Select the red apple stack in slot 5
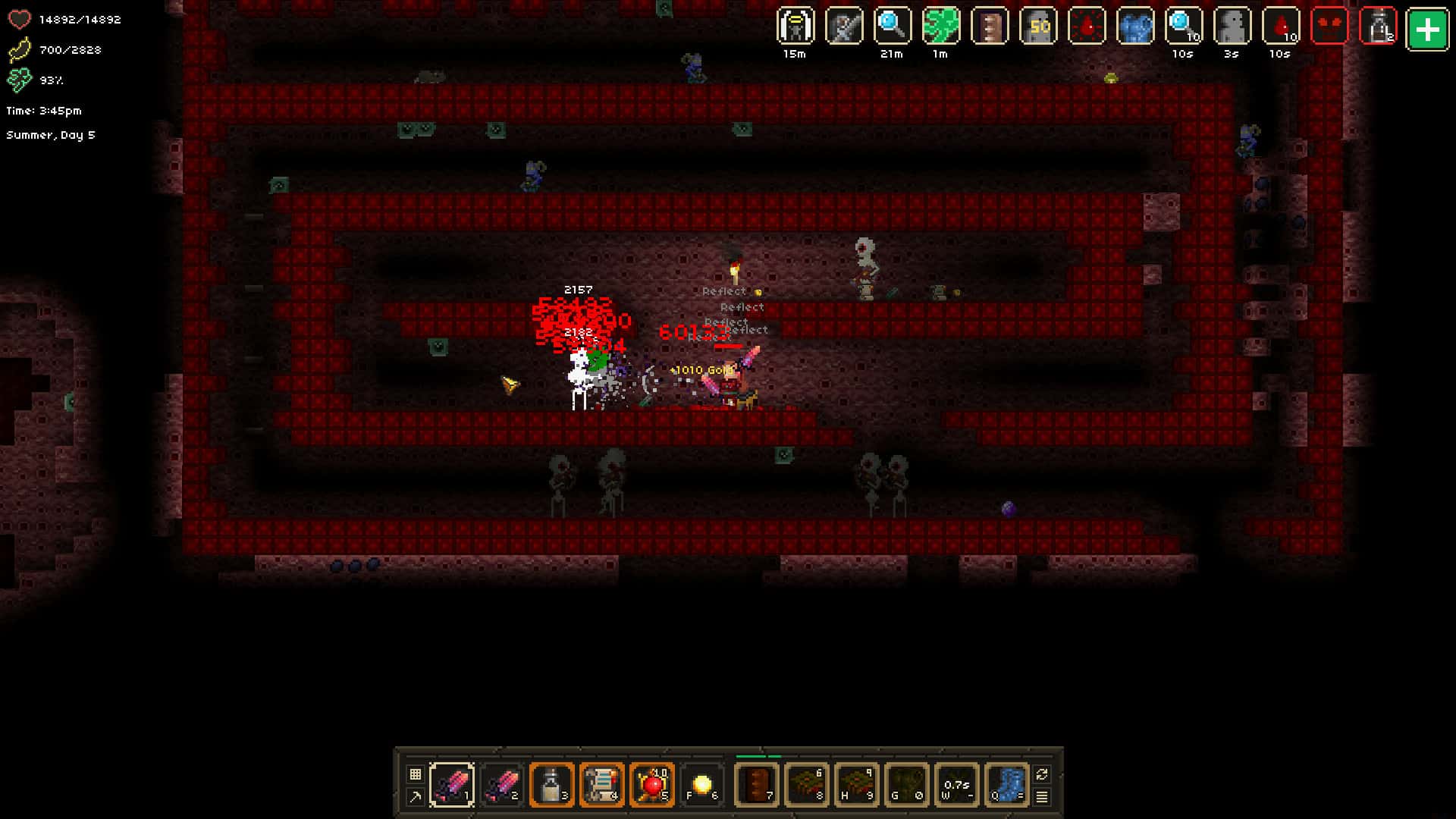This screenshot has height=819, width=1456. (x=651, y=785)
